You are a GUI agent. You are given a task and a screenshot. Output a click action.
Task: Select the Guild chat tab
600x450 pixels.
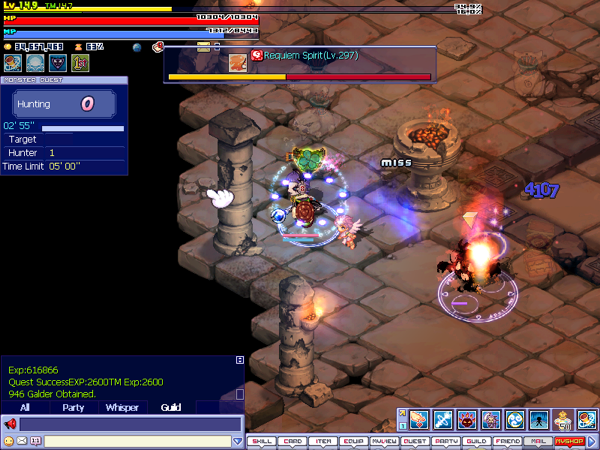click(x=171, y=408)
